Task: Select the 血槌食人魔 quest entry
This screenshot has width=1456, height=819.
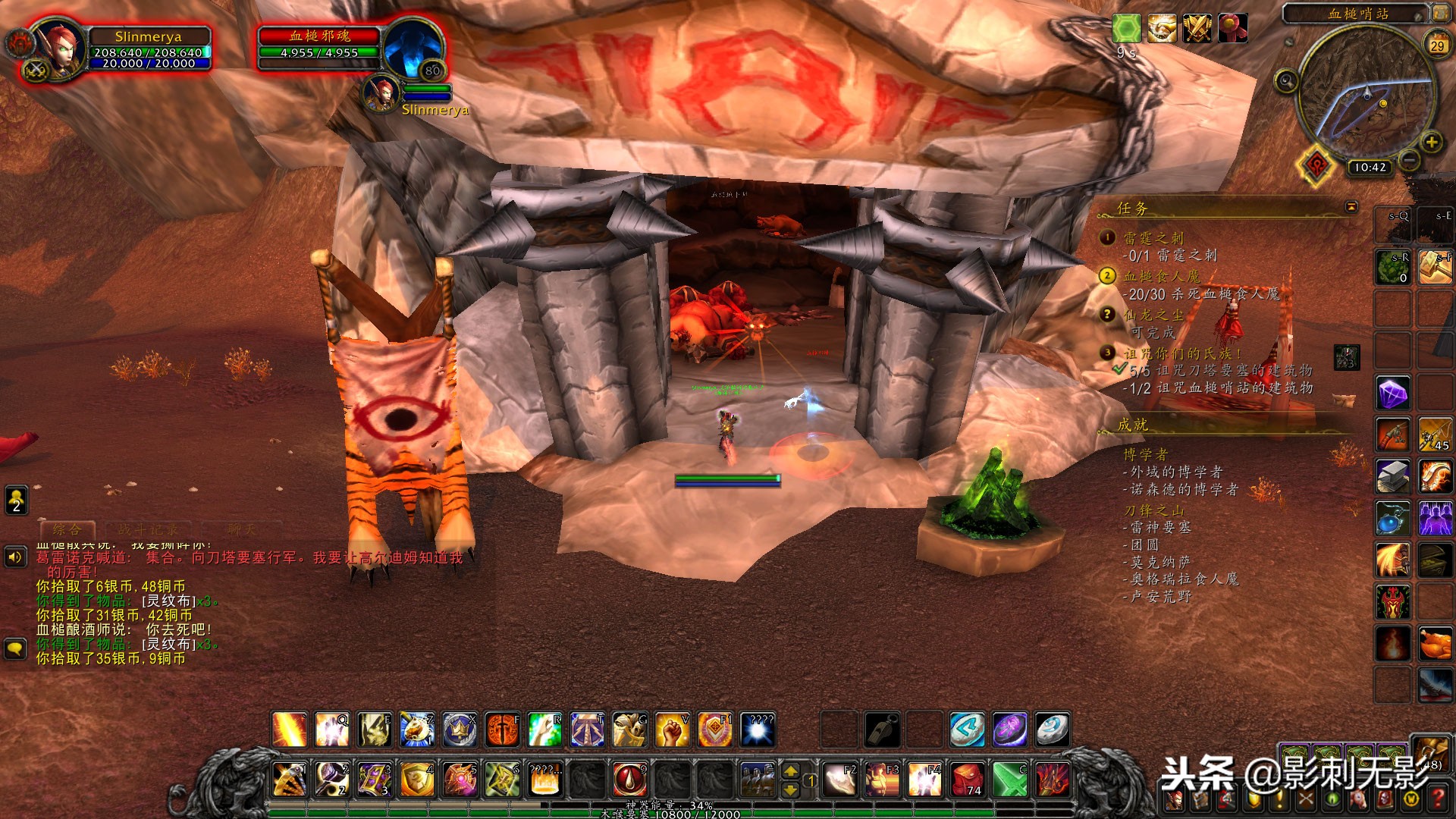Action: (x=1161, y=276)
